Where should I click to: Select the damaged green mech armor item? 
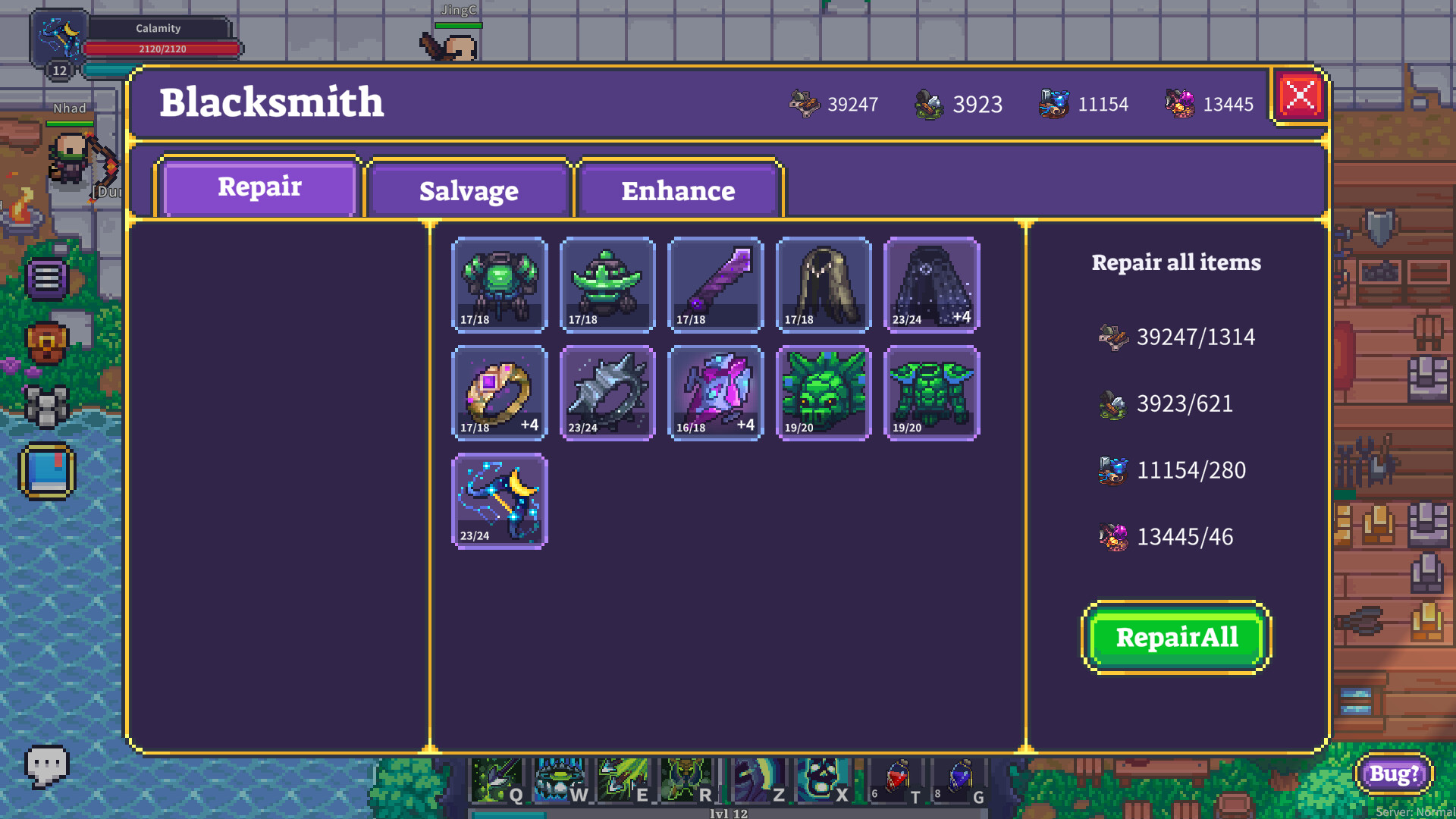[x=499, y=285]
